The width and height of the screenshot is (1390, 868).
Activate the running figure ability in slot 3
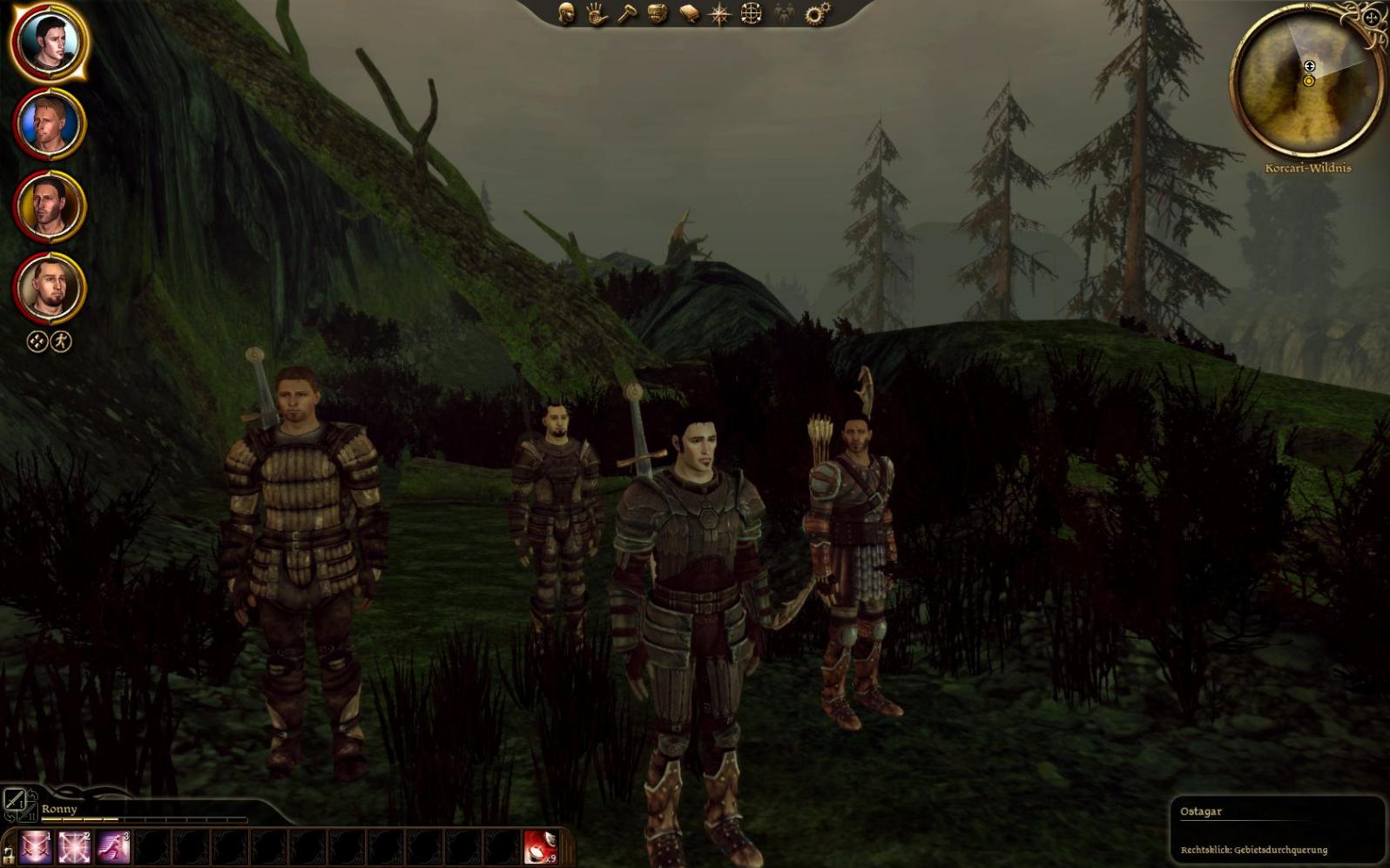tap(113, 847)
